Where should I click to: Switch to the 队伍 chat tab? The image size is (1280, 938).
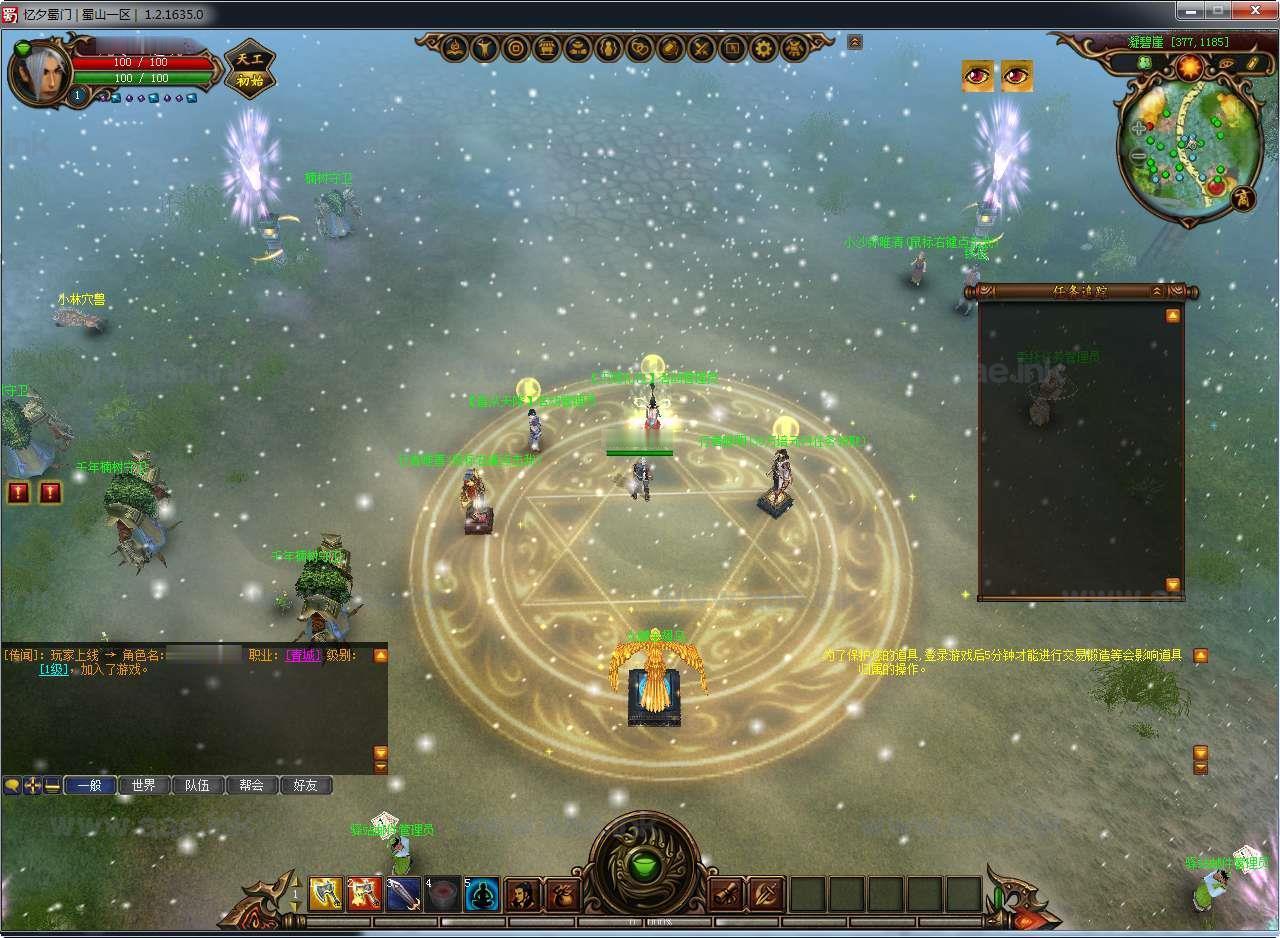197,786
